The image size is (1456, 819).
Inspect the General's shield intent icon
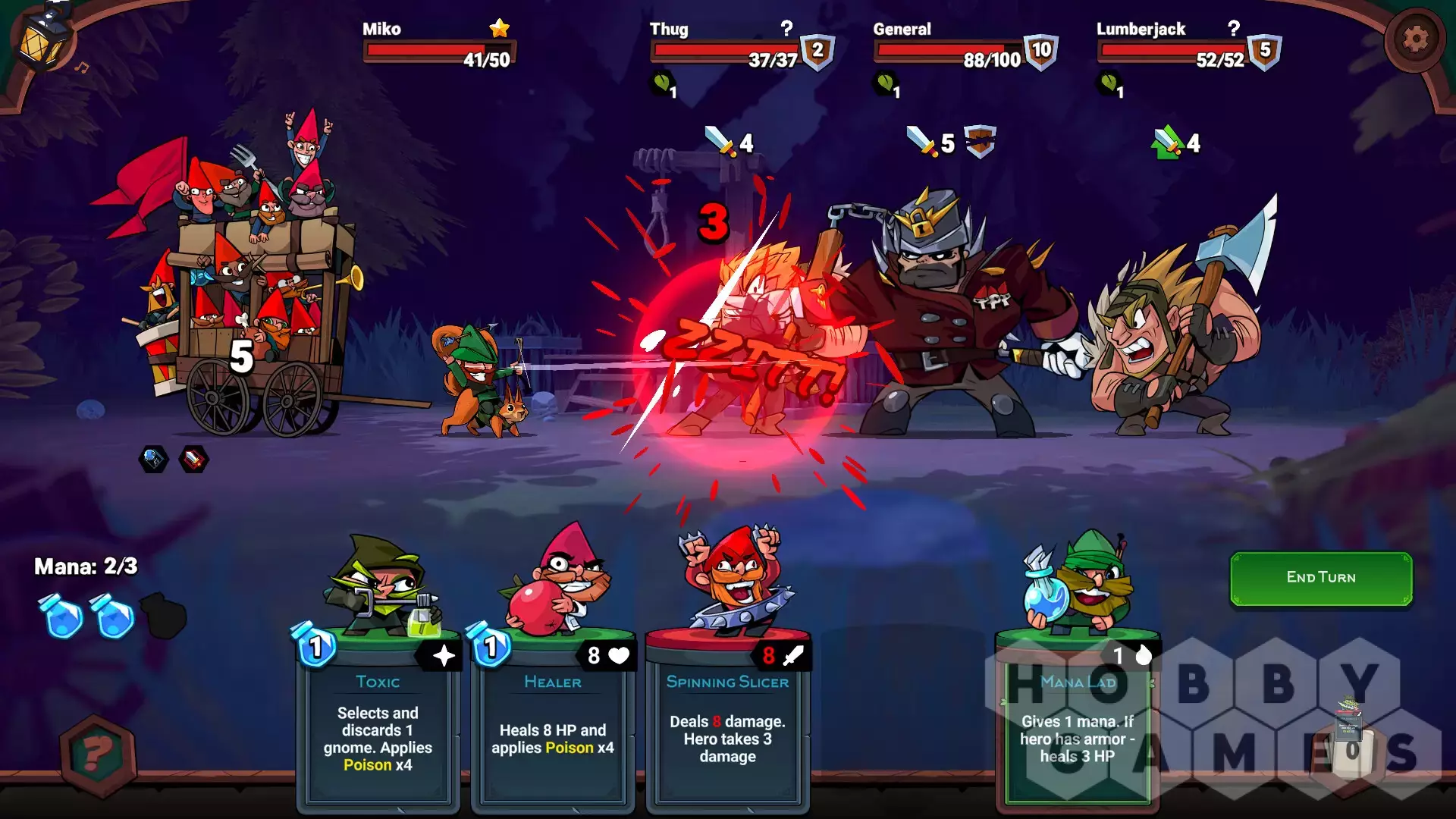click(980, 141)
